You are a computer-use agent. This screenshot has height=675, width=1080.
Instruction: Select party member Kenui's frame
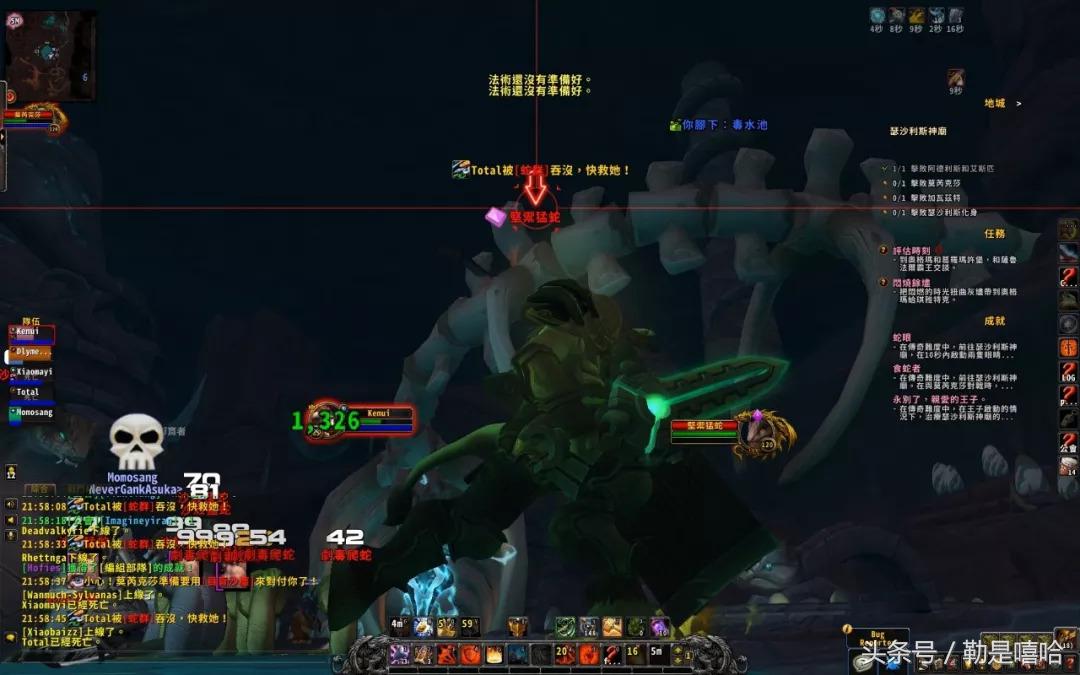(32, 333)
